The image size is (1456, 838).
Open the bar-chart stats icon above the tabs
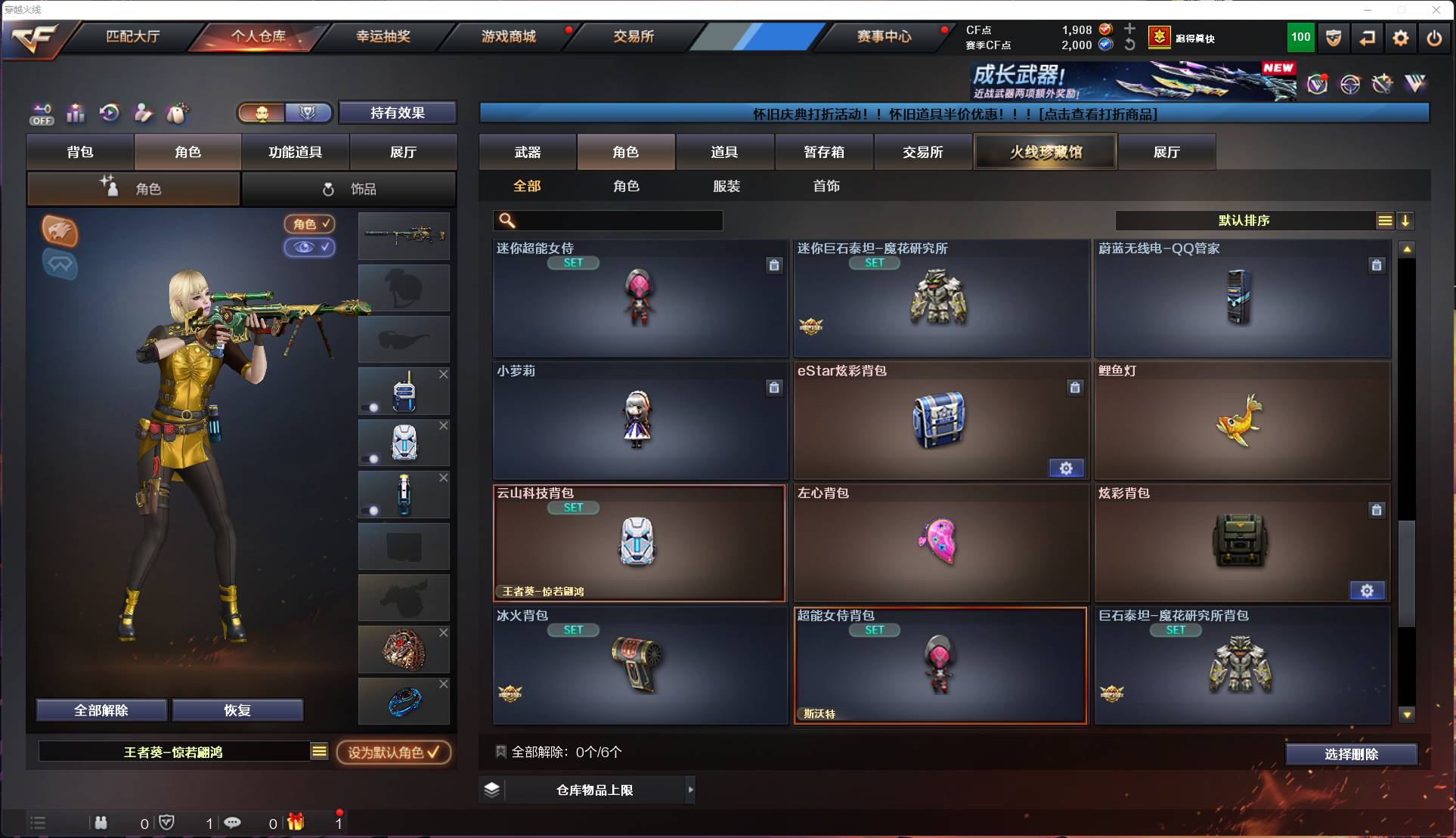[x=75, y=113]
